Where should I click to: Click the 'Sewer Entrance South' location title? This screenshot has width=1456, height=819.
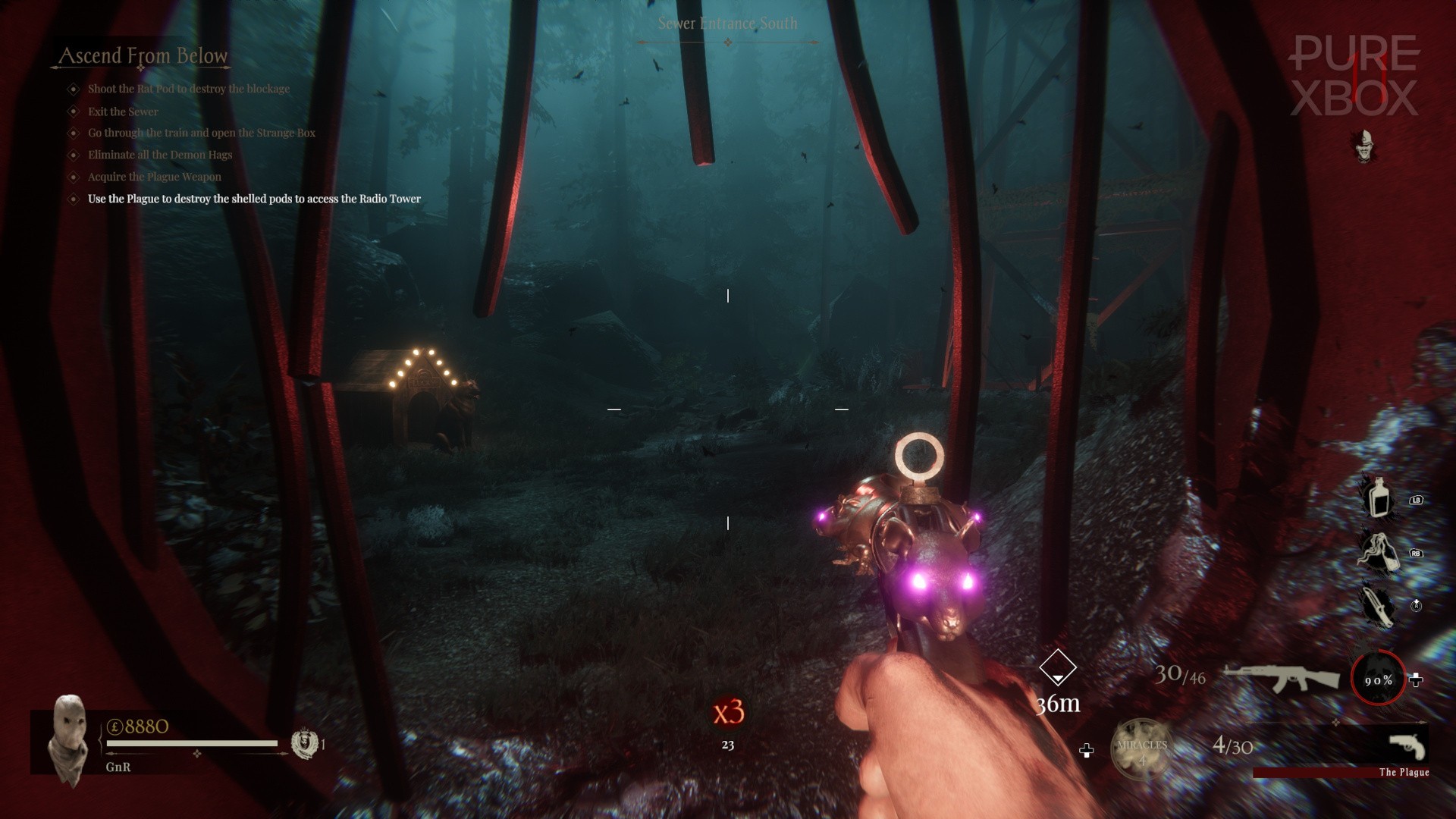pos(728,24)
